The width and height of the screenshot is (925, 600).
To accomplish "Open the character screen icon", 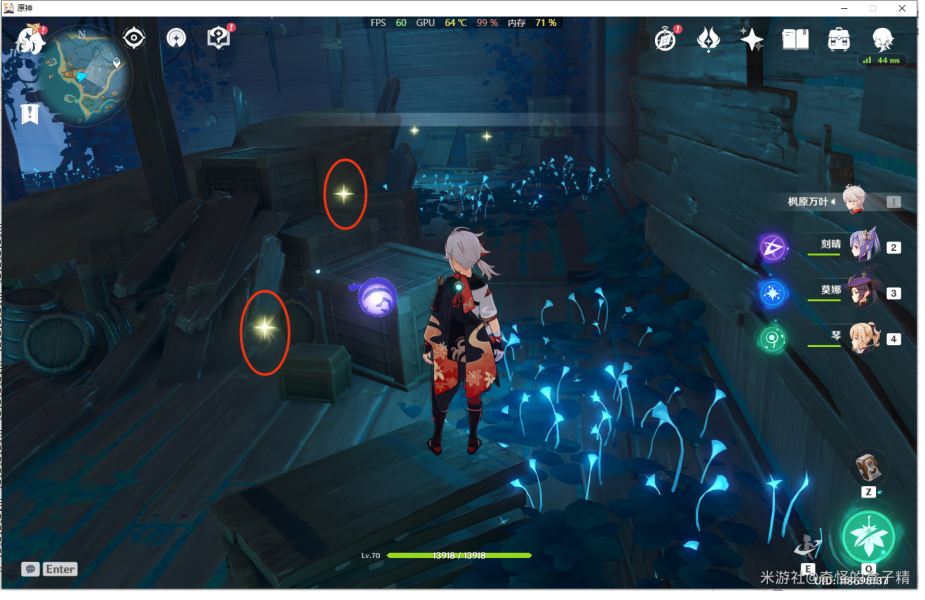I will point(882,39).
